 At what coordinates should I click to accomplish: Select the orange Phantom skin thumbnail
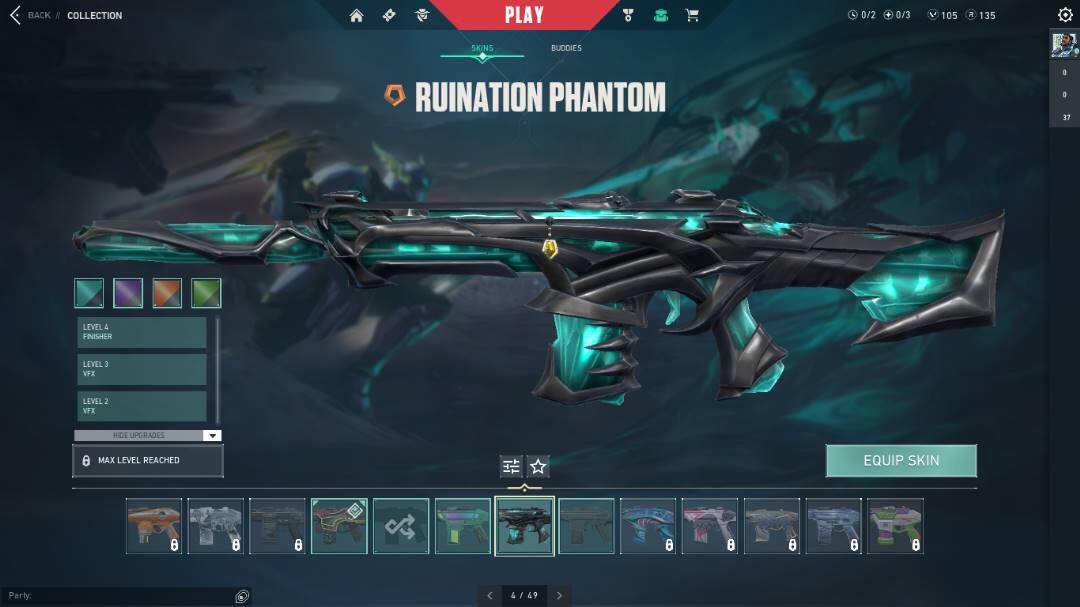(154, 526)
